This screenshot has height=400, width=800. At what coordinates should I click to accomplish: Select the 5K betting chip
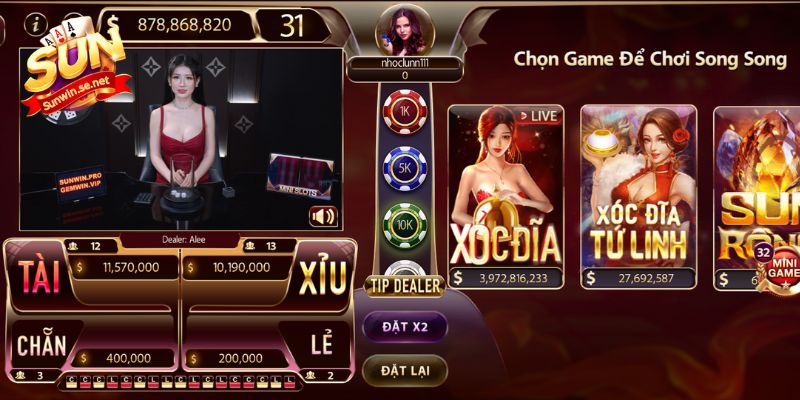tap(405, 167)
